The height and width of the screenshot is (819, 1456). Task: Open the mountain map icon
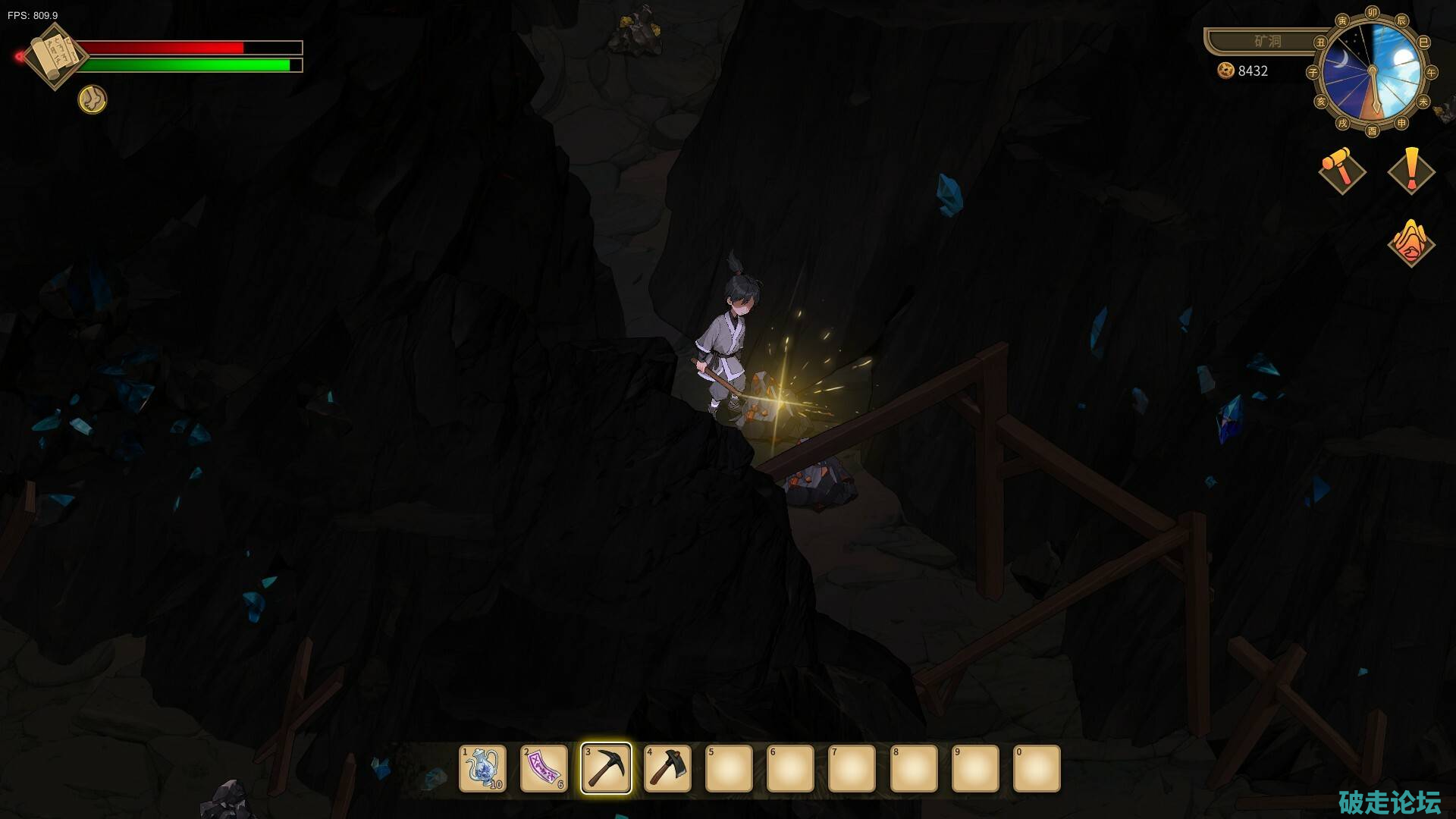(x=1410, y=243)
